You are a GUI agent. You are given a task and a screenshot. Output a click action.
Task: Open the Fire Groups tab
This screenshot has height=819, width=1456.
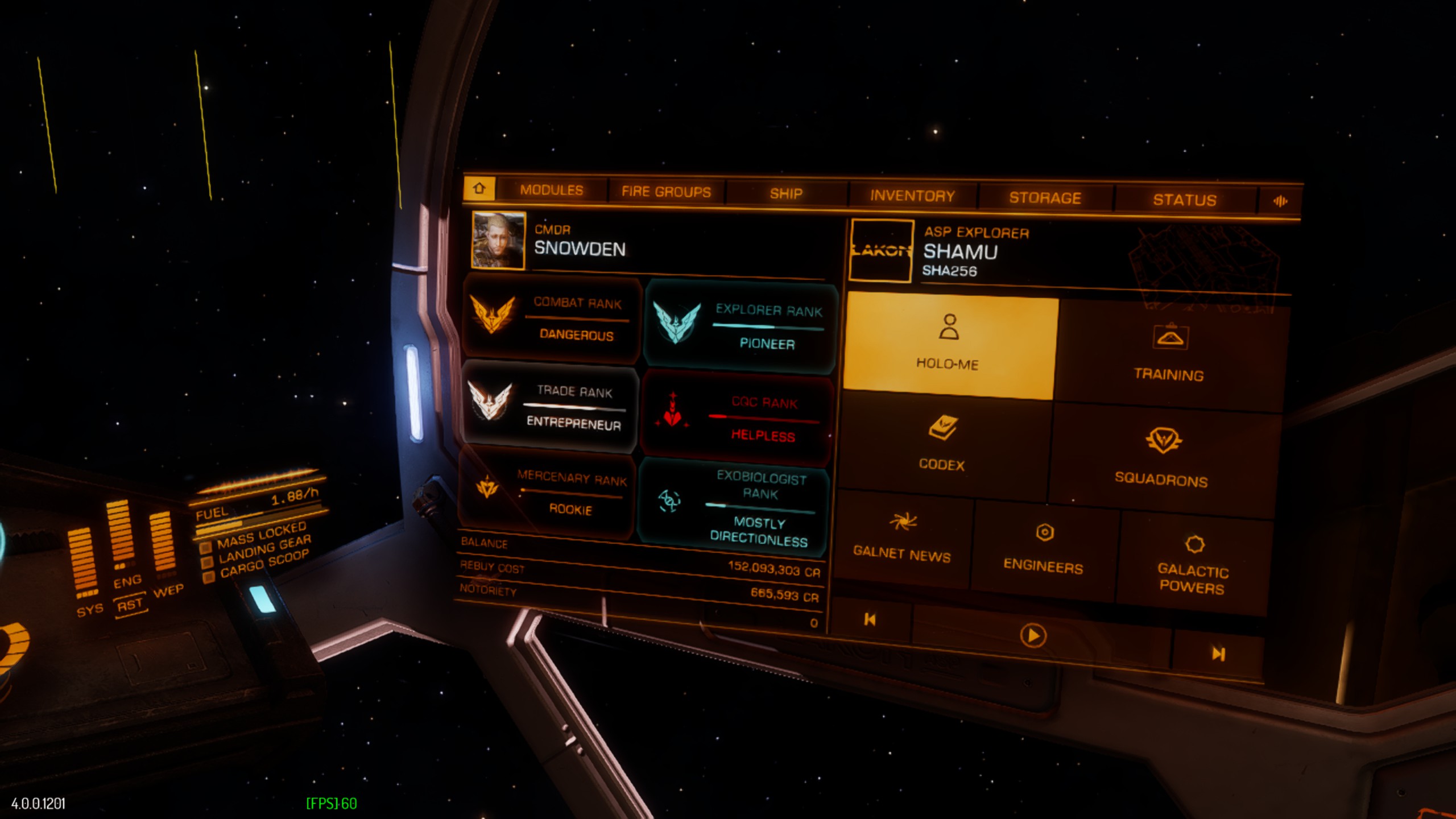(666, 192)
